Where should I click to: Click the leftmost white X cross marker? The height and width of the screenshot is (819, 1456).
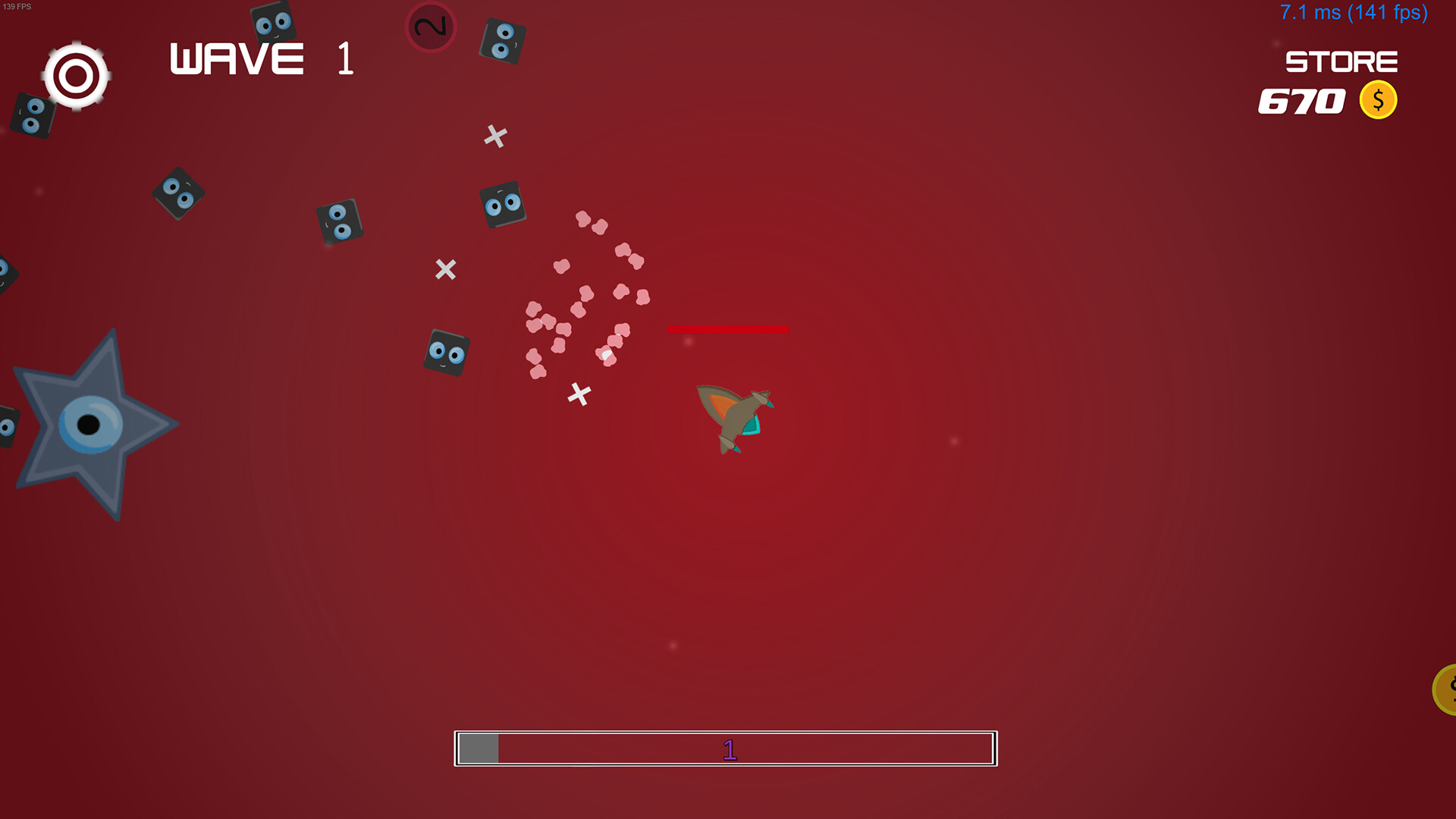444,268
